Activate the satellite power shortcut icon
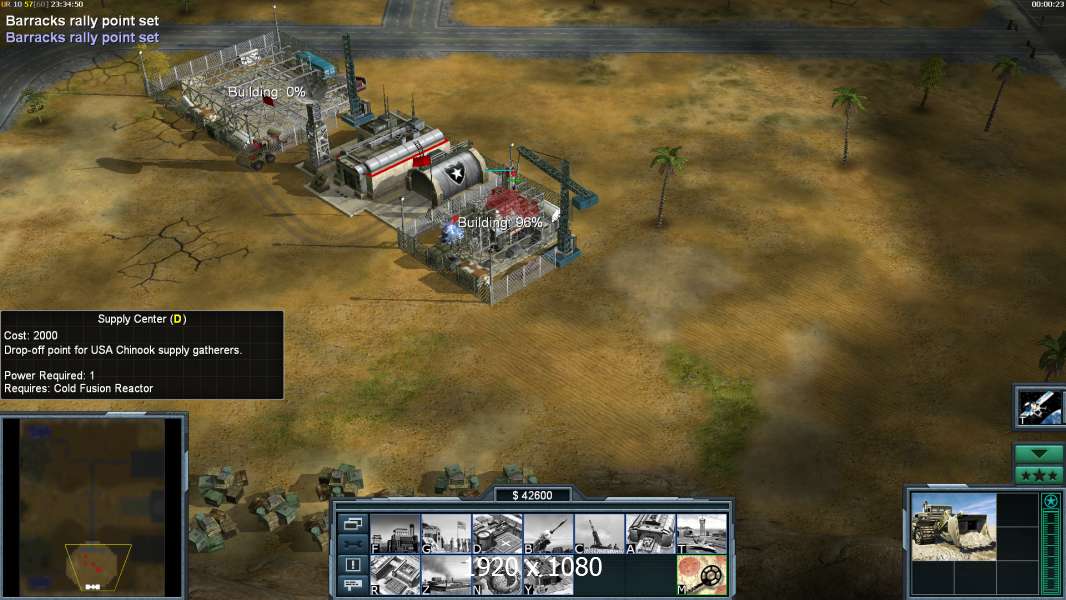The width and height of the screenshot is (1066, 600). 1038,405
